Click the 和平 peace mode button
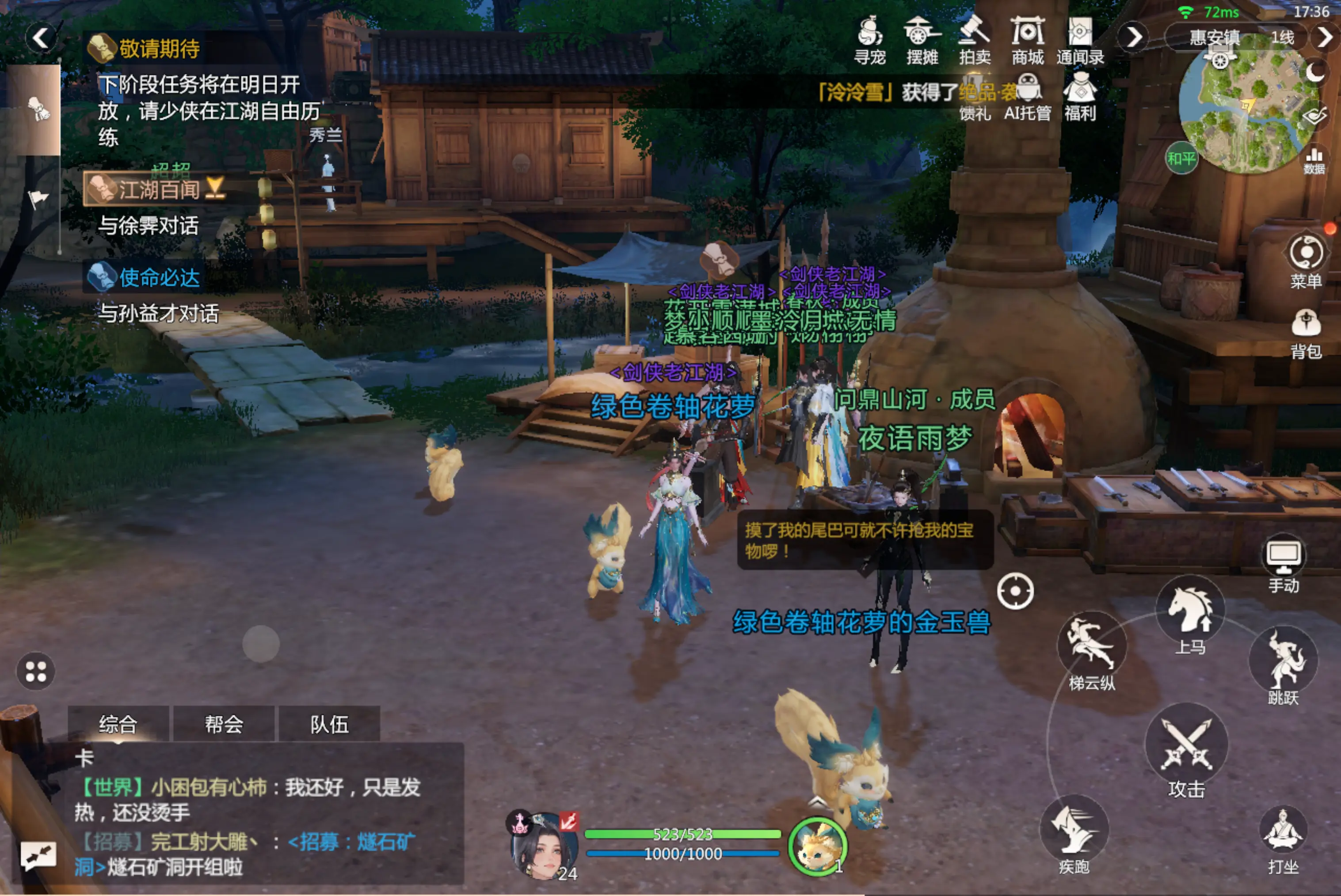The image size is (1341, 896). tap(1181, 159)
